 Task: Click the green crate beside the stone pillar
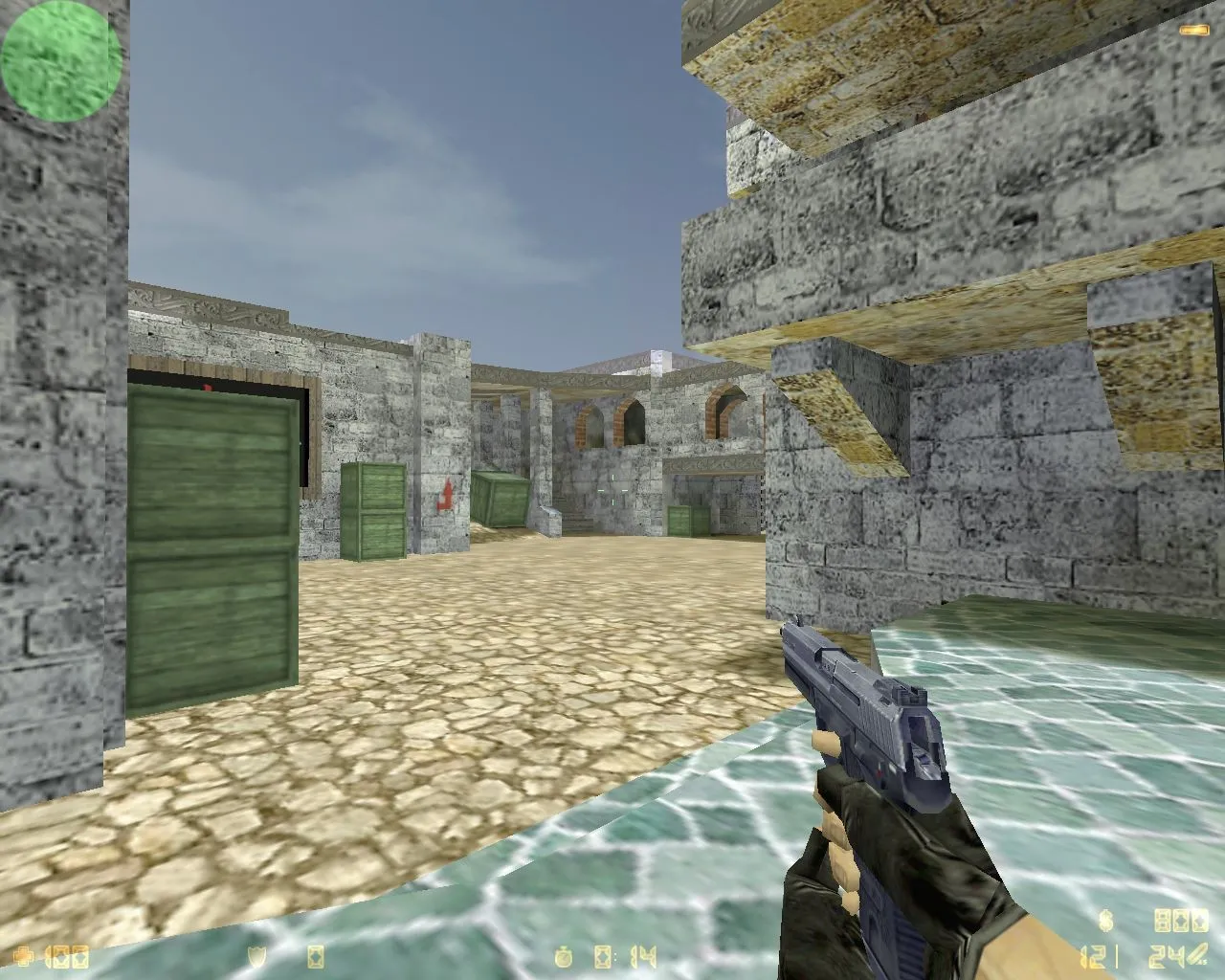[375, 512]
